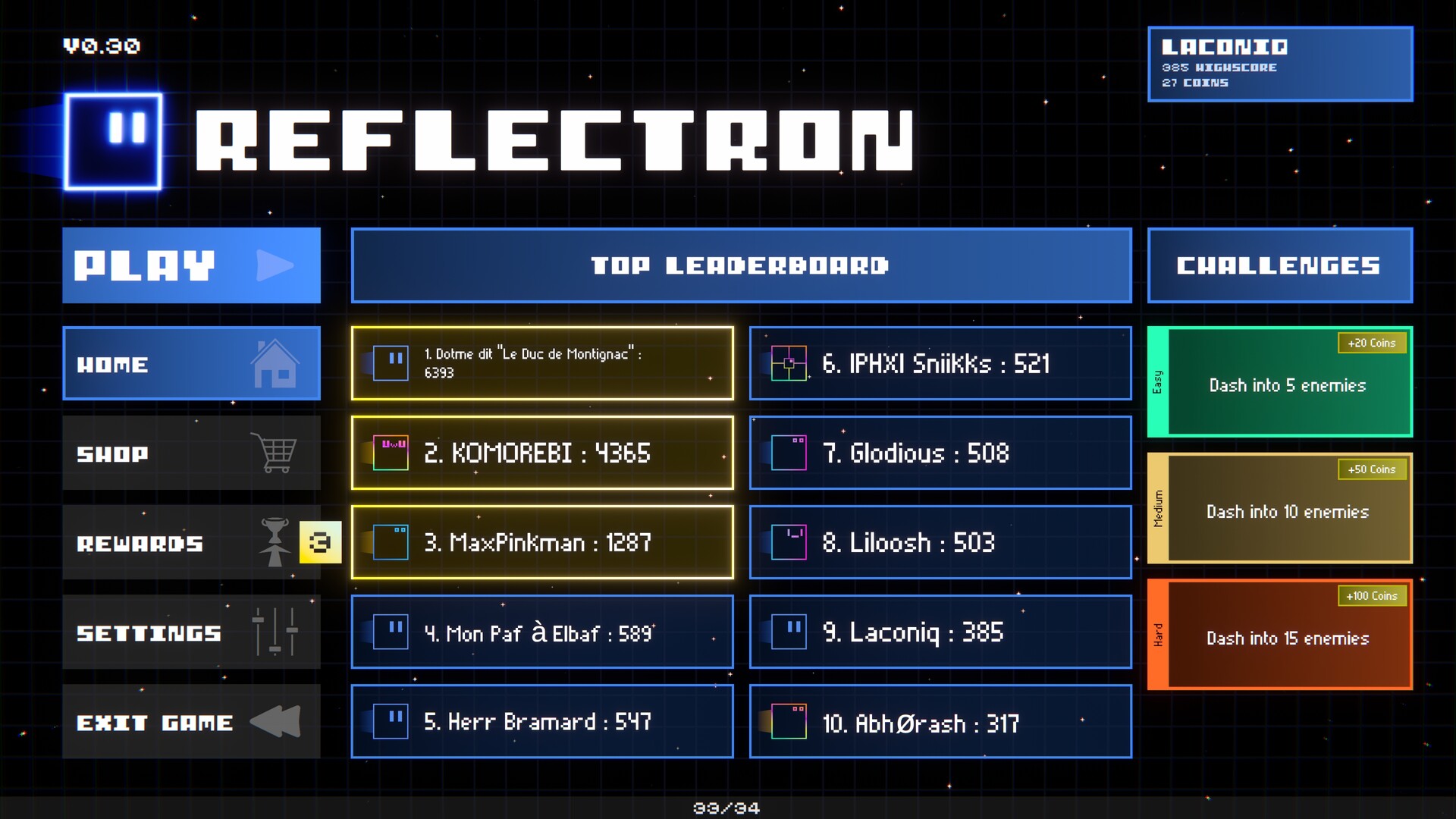Image resolution: width=1456 pixels, height=819 pixels.
Task: Expand the Challenges panel header
Action: [1279, 265]
